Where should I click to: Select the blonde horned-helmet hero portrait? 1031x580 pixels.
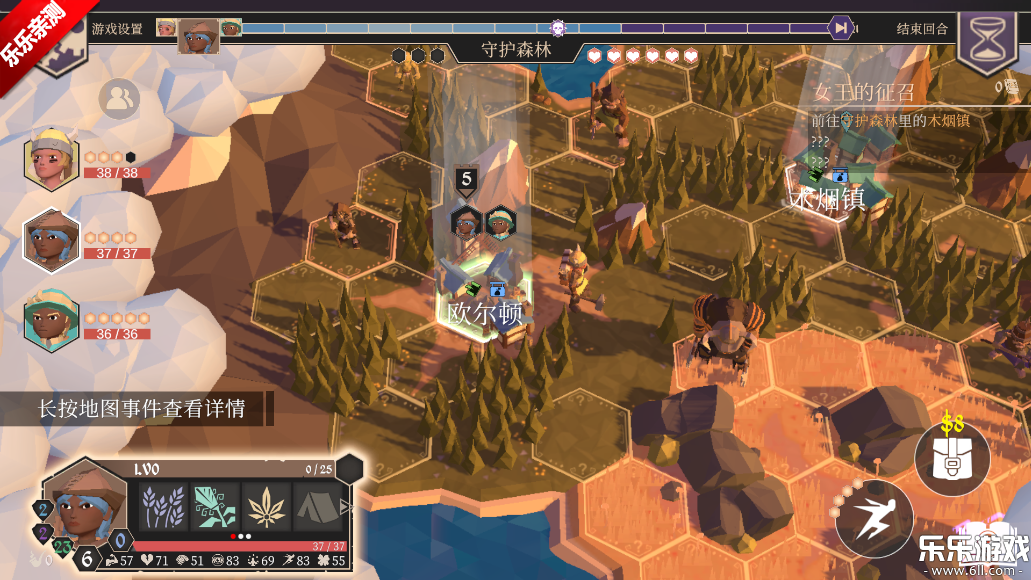click(50, 161)
